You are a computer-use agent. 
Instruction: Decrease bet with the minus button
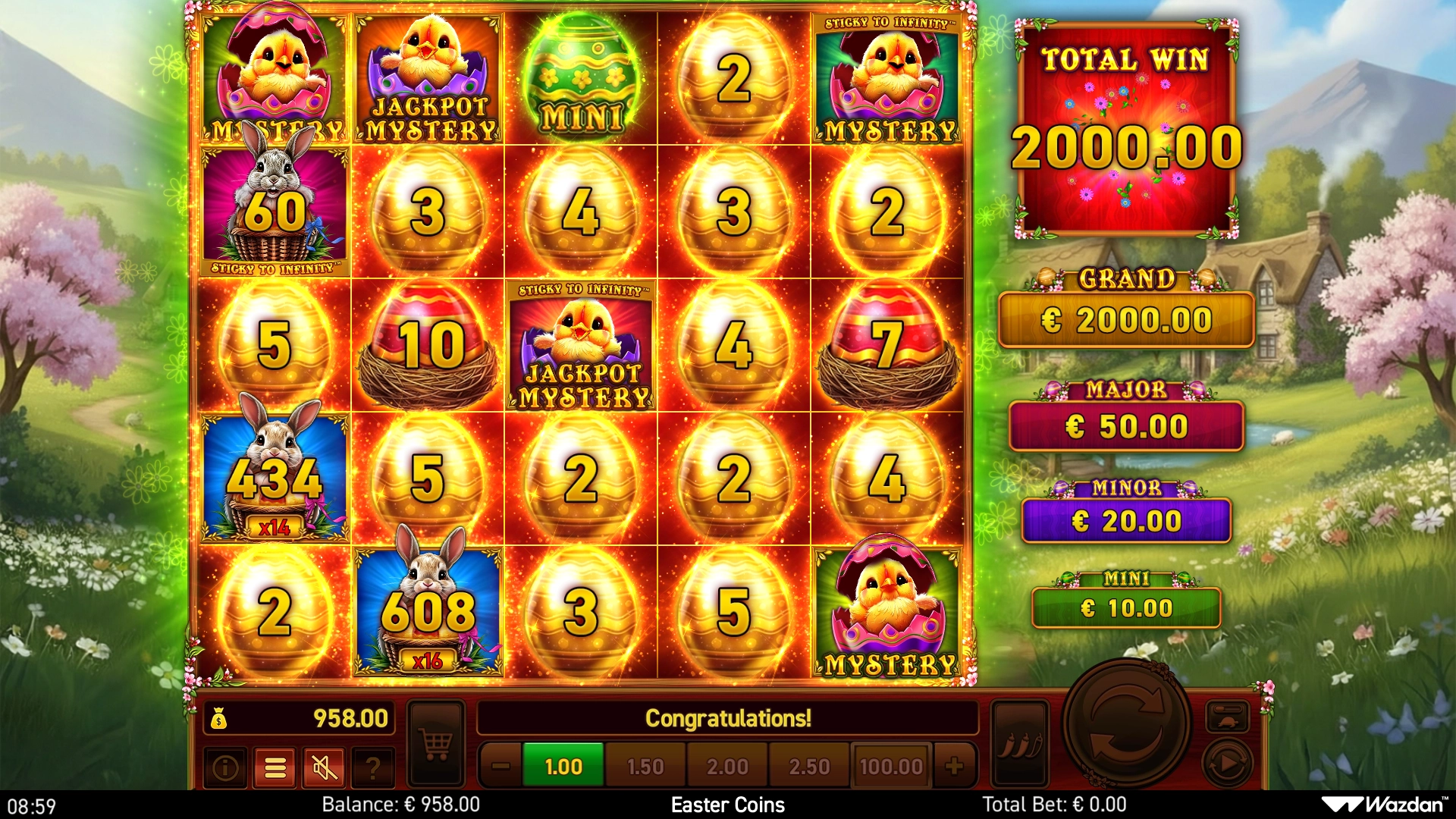(500, 767)
